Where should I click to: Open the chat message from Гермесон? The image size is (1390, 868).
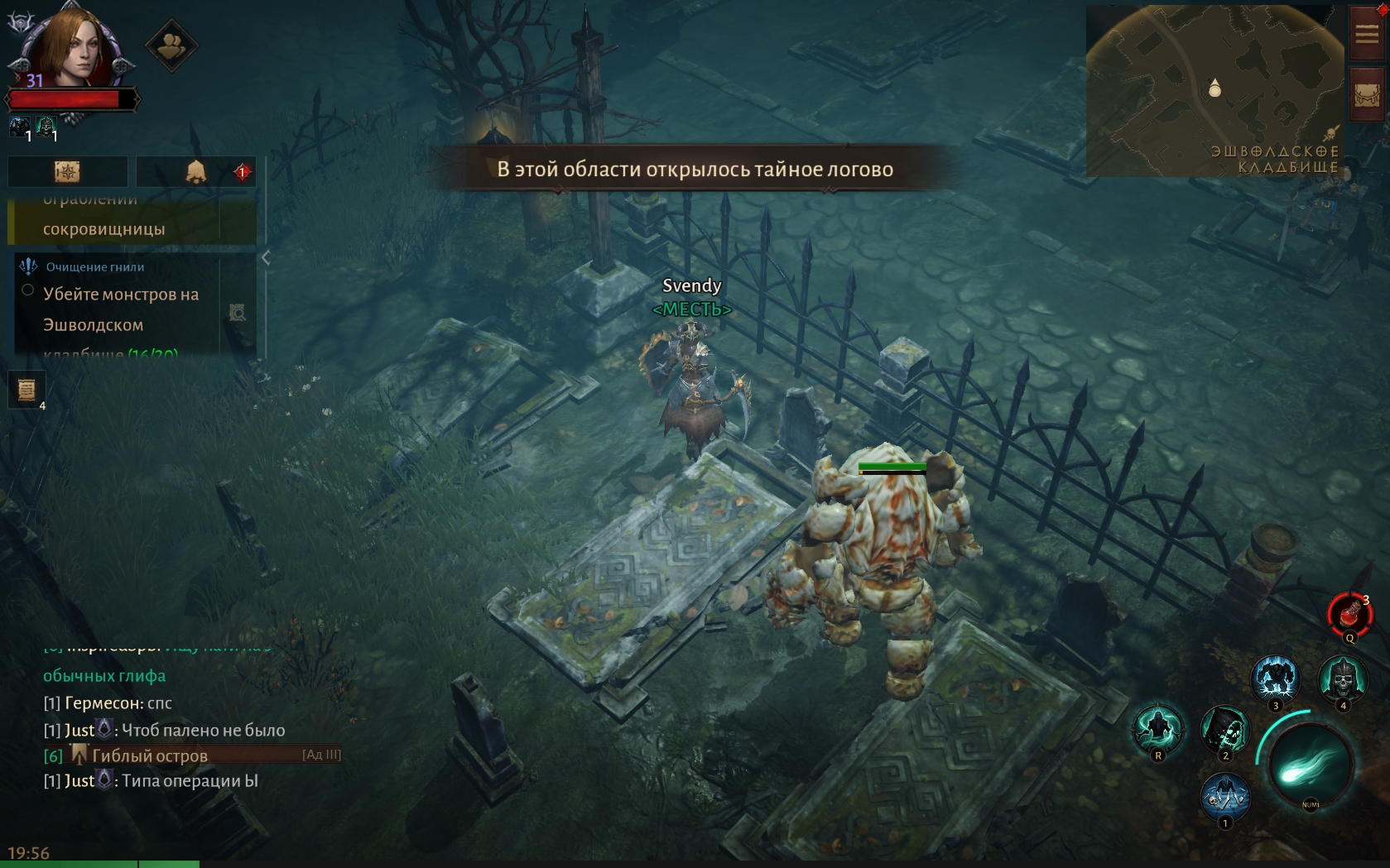[x=108, y=703]
